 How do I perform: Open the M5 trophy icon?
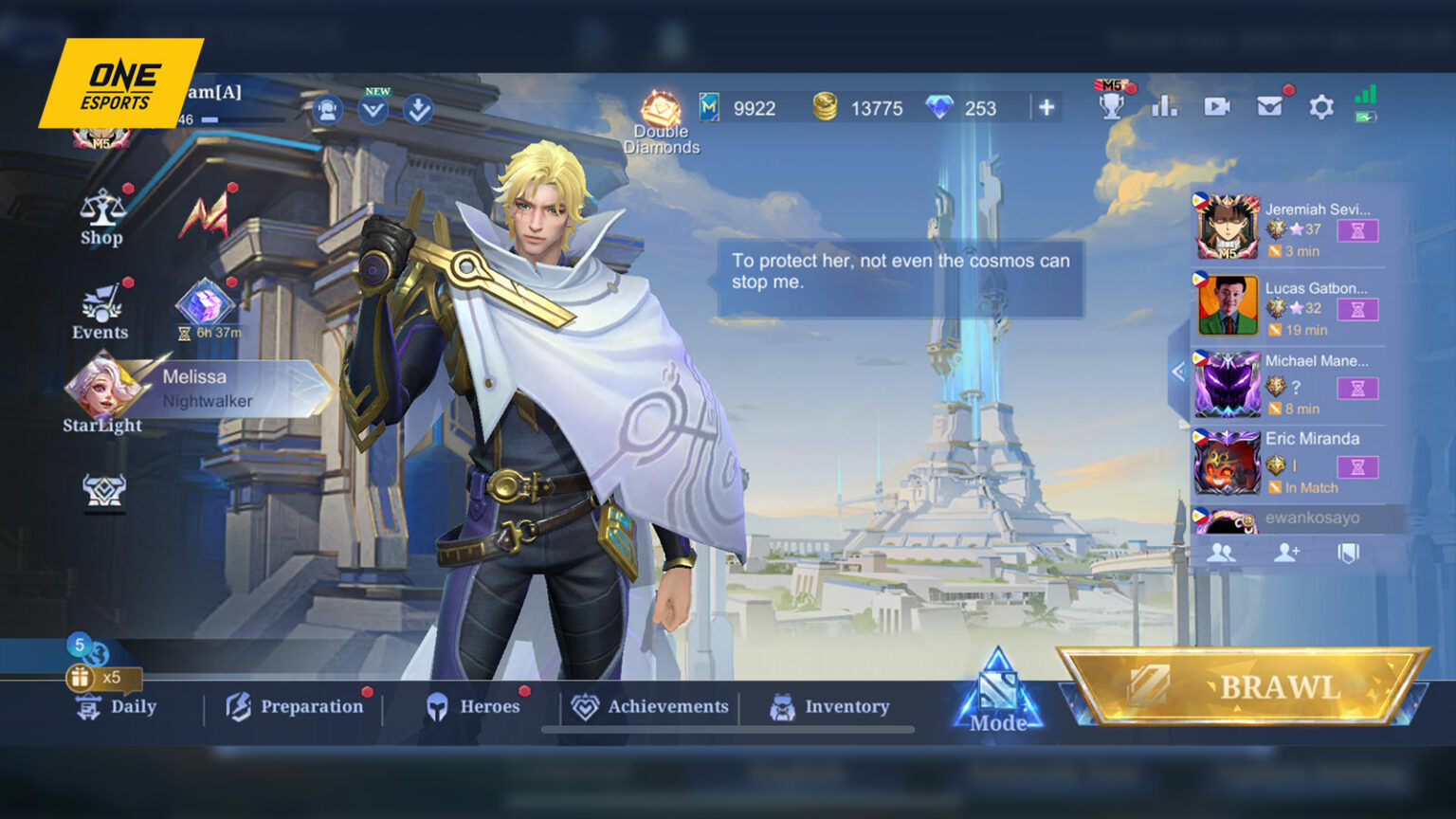[1112, 104]
